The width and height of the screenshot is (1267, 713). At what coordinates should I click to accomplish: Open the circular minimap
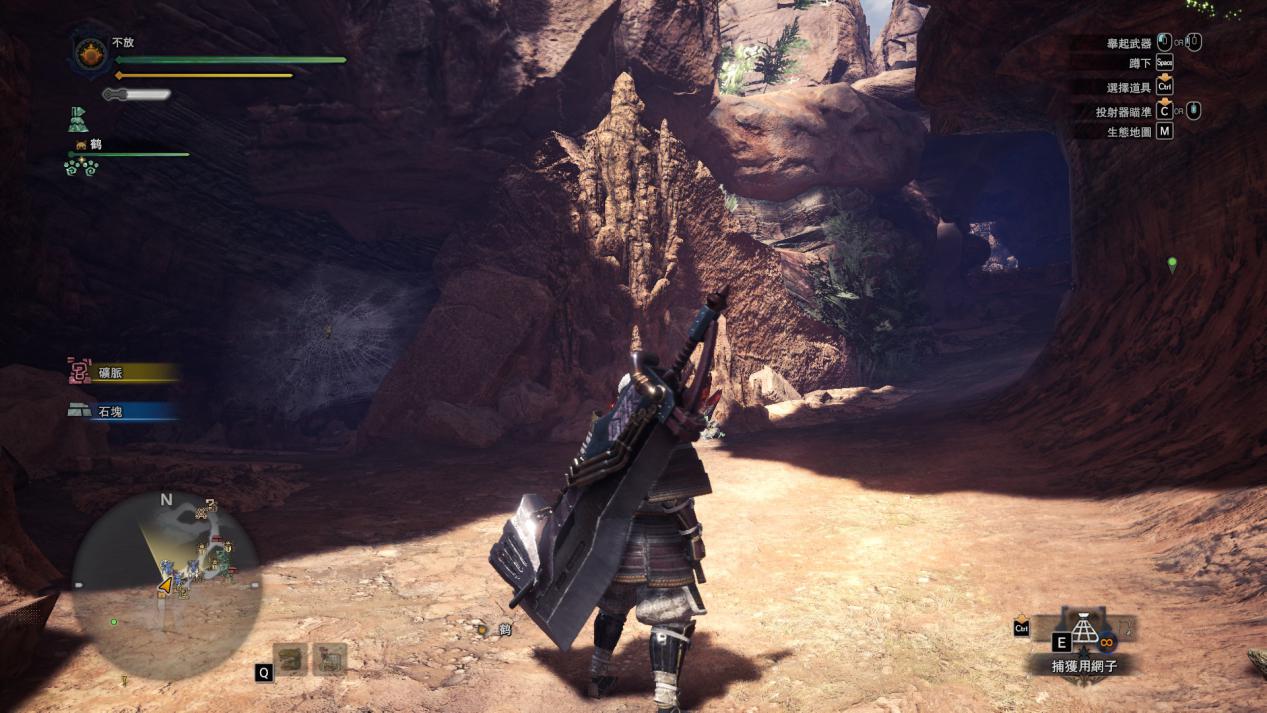point(166,586)
